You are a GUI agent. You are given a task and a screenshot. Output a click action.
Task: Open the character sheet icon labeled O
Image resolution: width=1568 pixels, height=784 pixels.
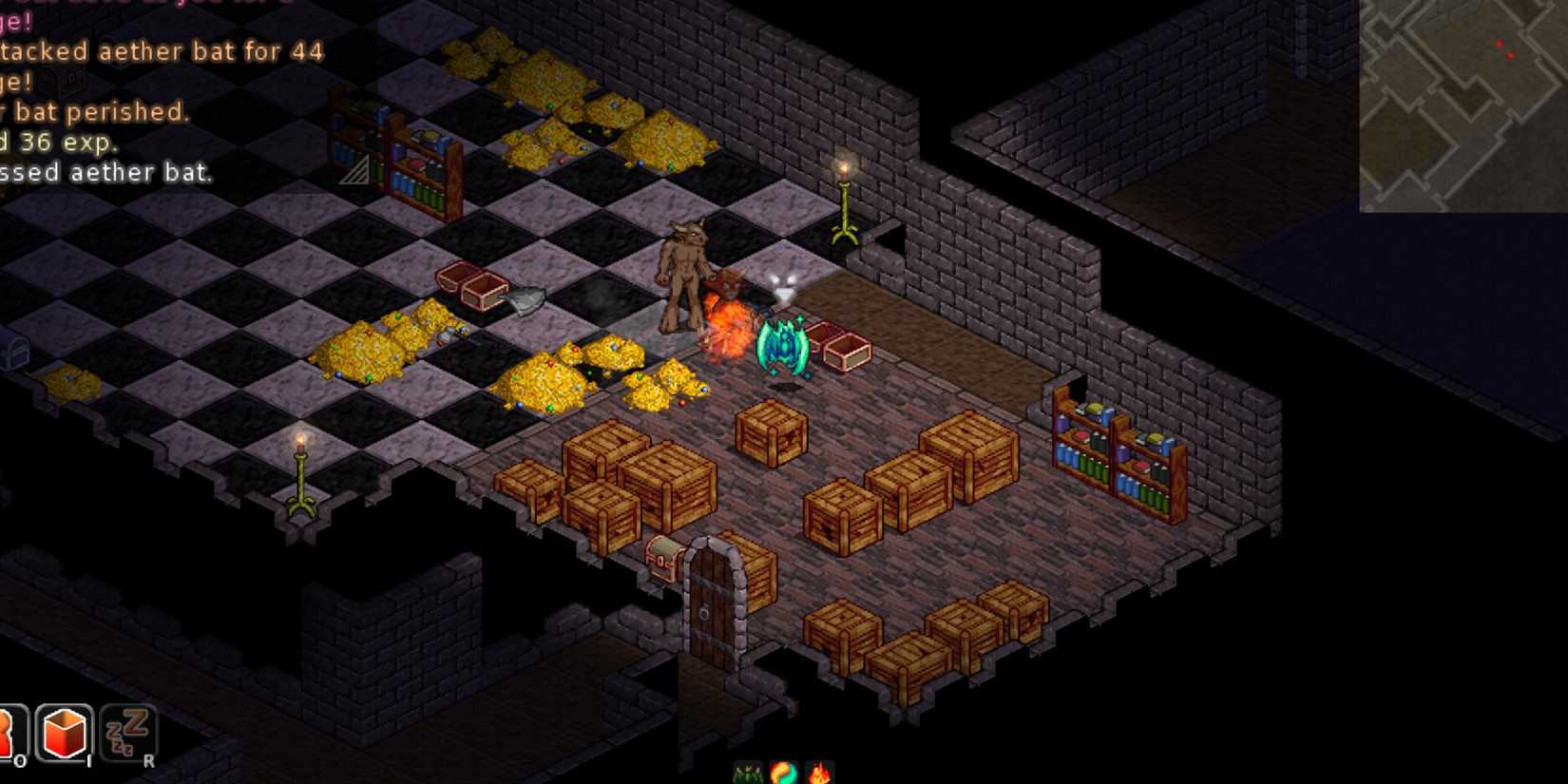pos(13,732)
